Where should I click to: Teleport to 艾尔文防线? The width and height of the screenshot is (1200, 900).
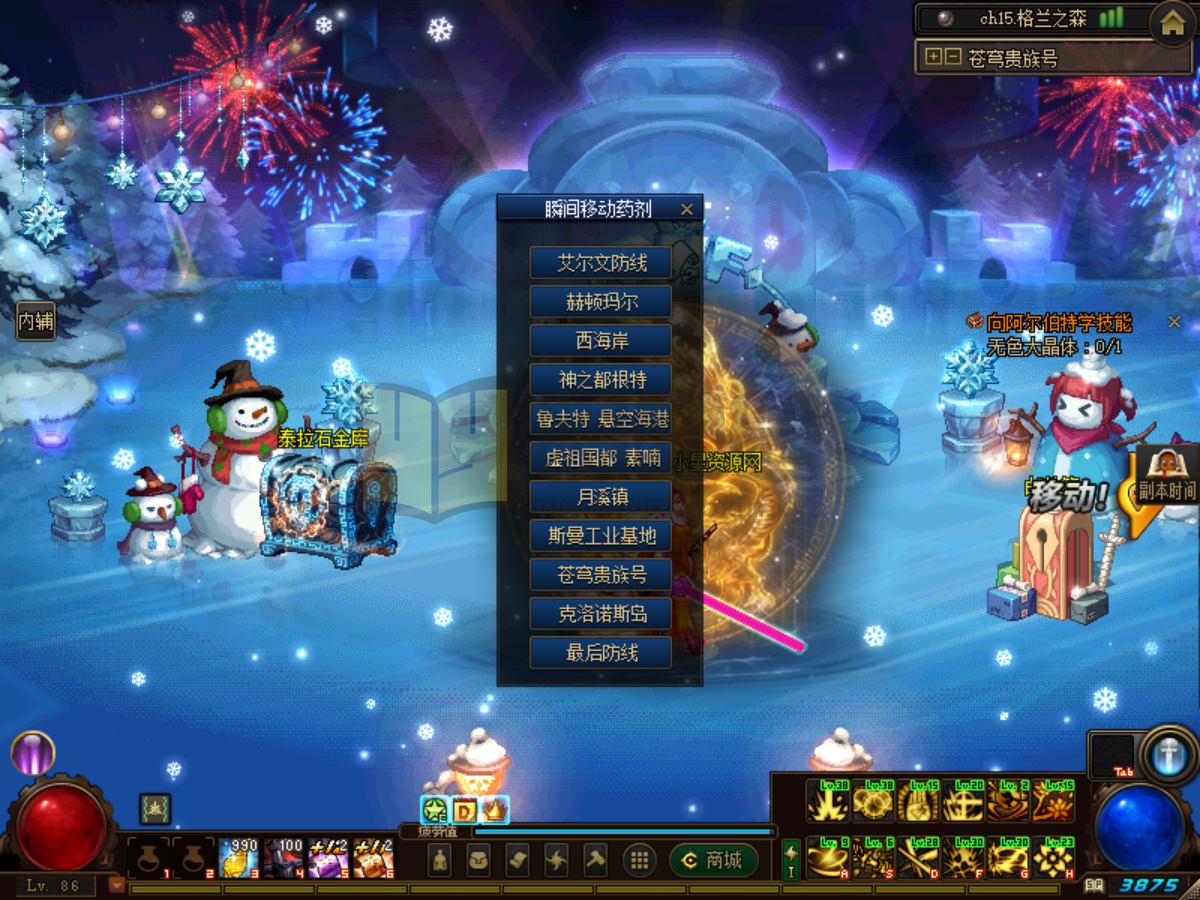point(601,263)
